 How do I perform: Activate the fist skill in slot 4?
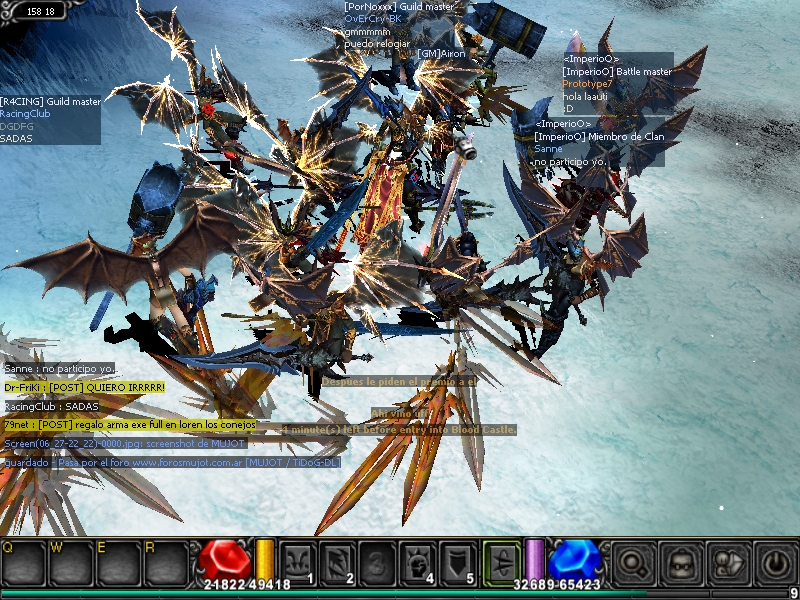(x=417, y=561)
